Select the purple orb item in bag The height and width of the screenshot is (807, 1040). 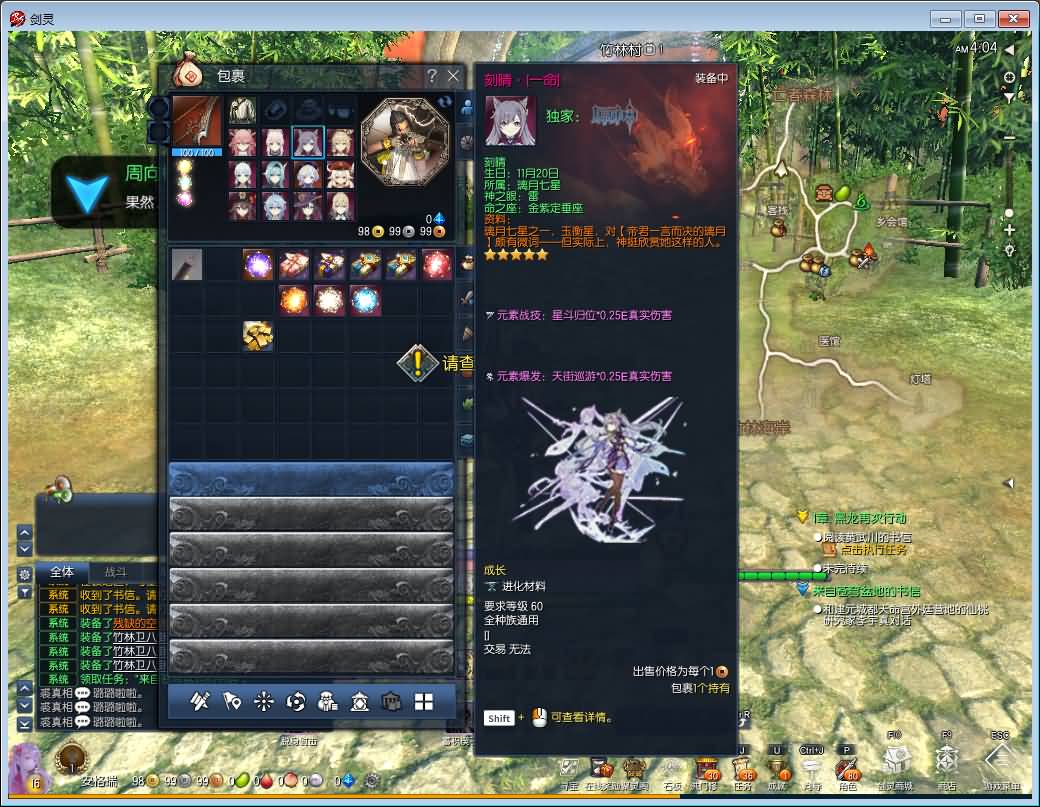tap(258, 265)
